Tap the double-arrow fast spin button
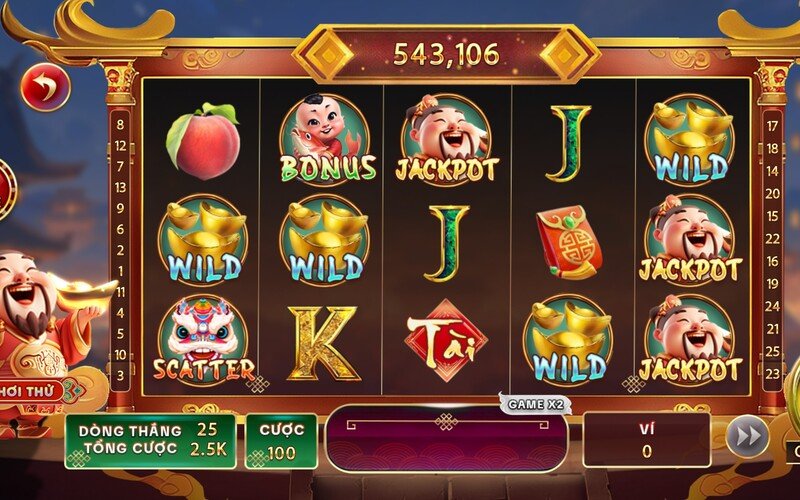 click(747, 437)
